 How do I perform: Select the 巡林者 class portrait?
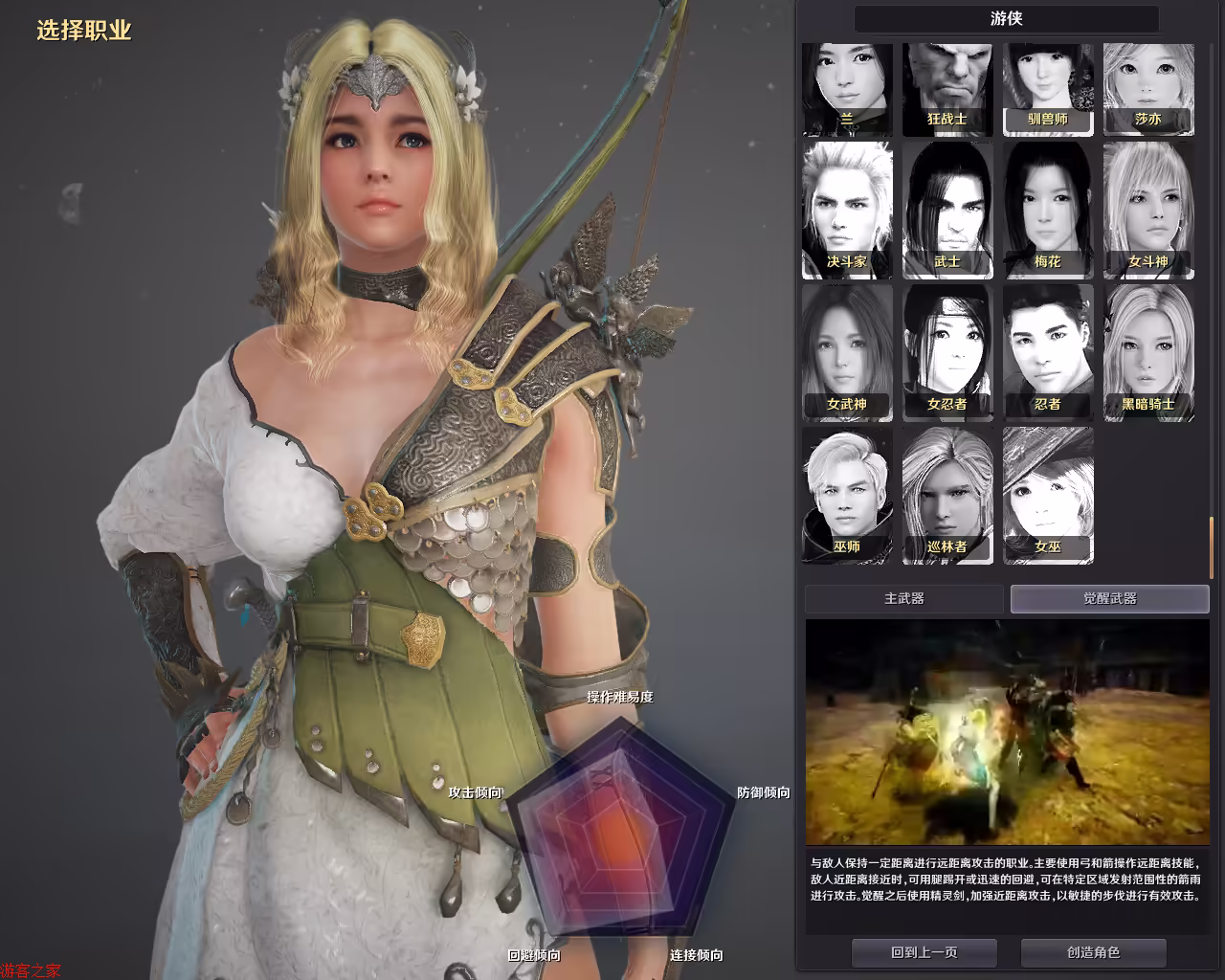click(947, 495)
